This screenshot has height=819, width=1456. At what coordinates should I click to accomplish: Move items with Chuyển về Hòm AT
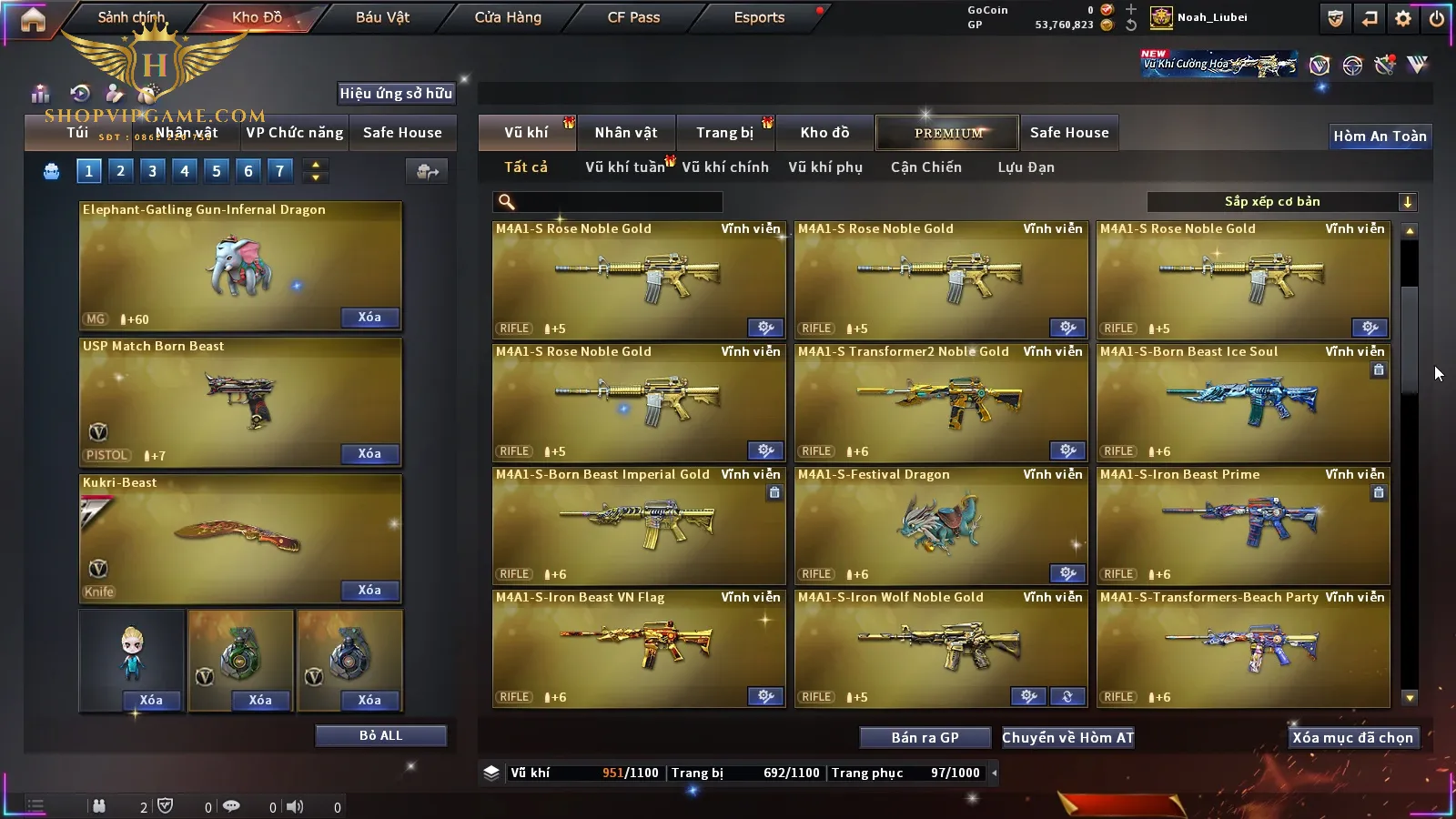click(x=1067, y=738)
